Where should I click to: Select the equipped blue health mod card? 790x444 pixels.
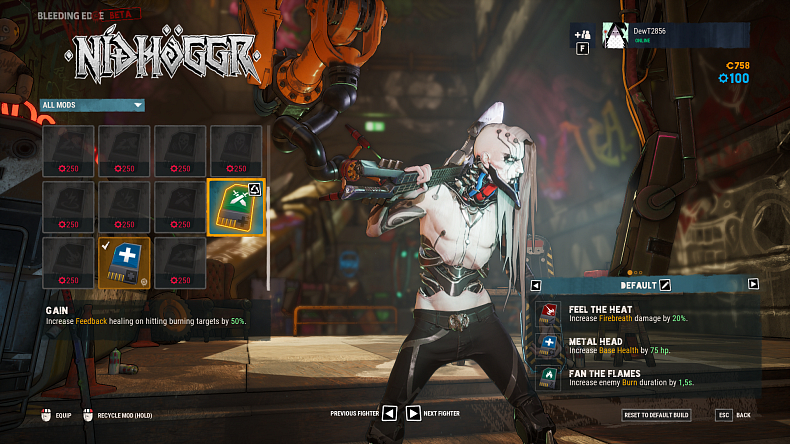pos(124,263)
